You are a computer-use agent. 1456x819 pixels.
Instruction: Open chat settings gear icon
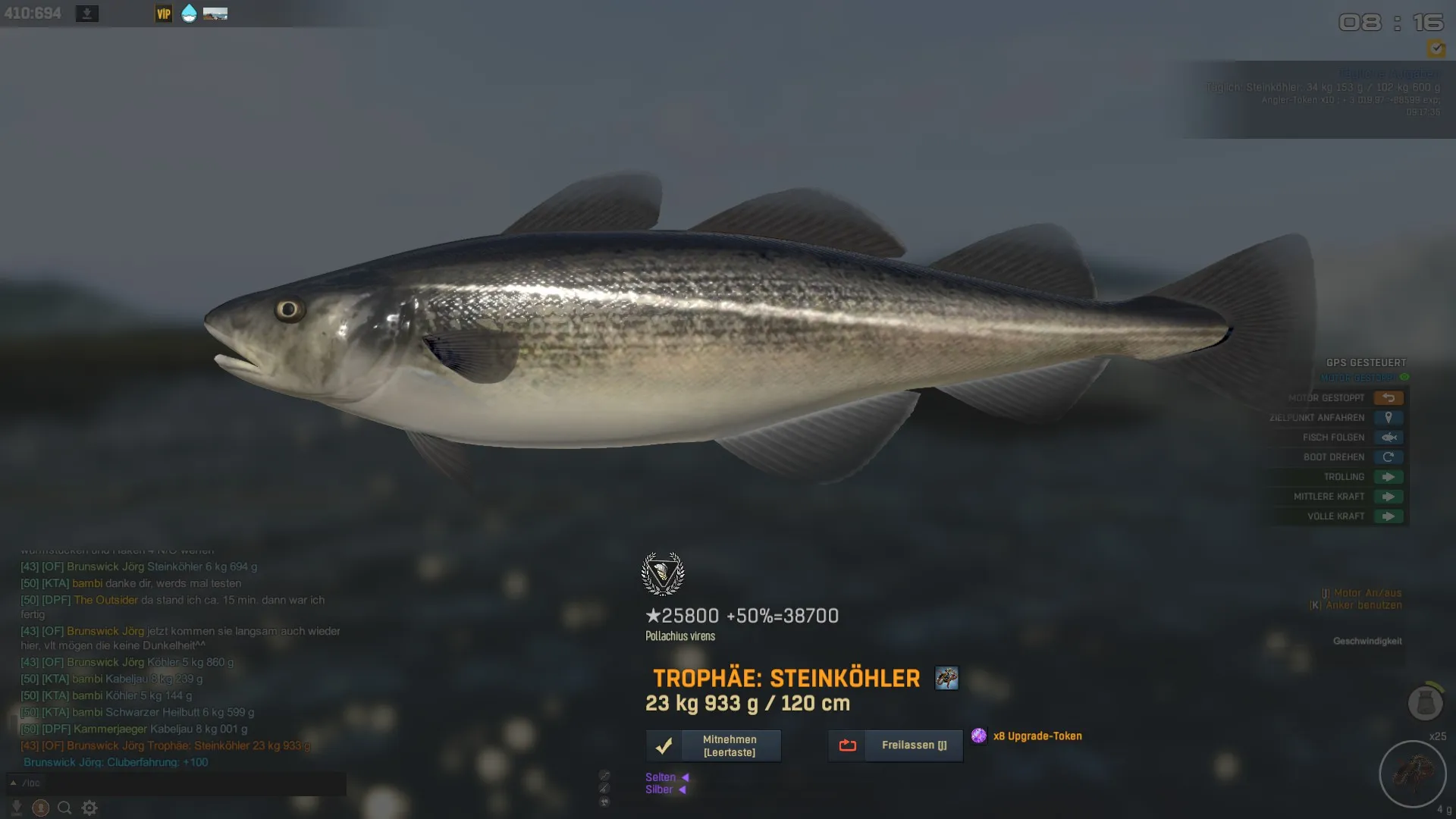tap(89, 808)
